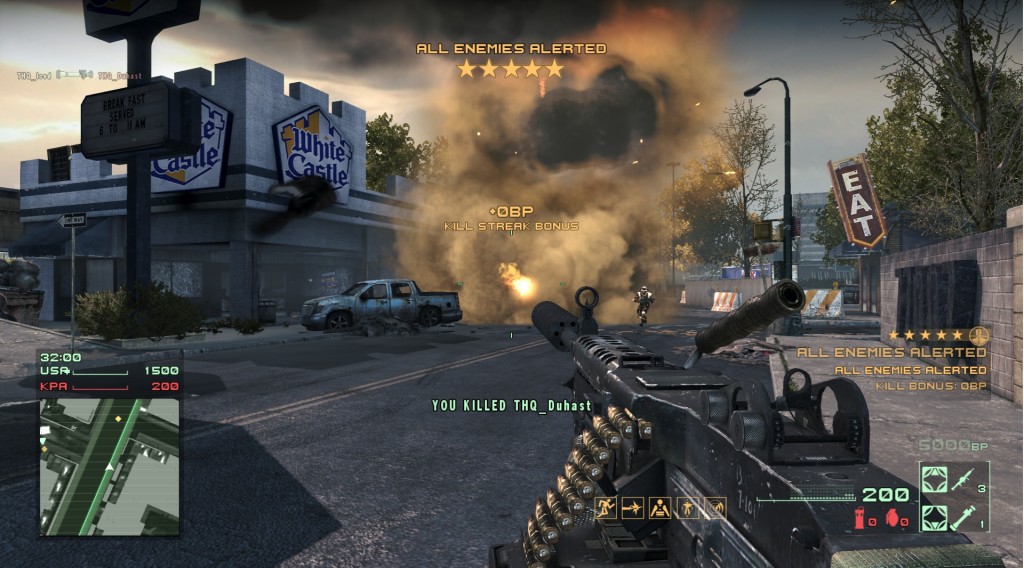Click the minimap in the corner

coord(109,466)
